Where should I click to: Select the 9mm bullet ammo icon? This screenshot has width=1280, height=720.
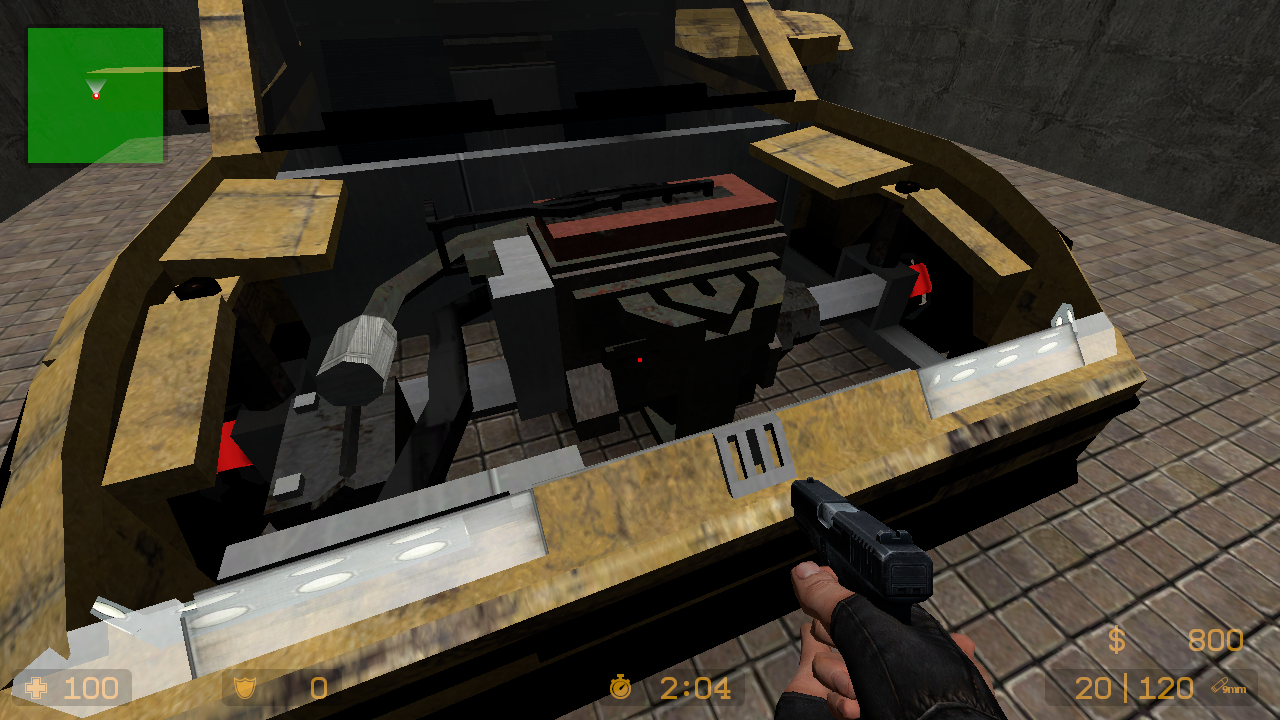tap(1222, 688)
